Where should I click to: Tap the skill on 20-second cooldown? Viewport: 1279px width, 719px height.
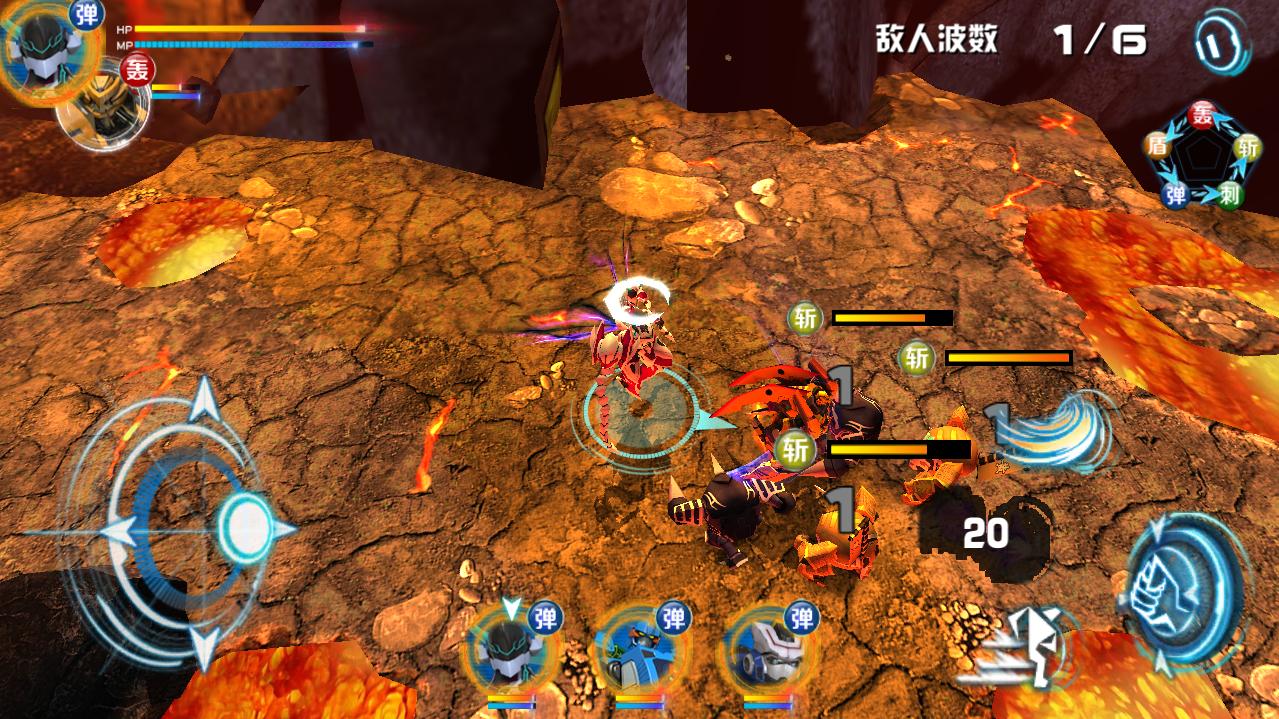point(984,535)
